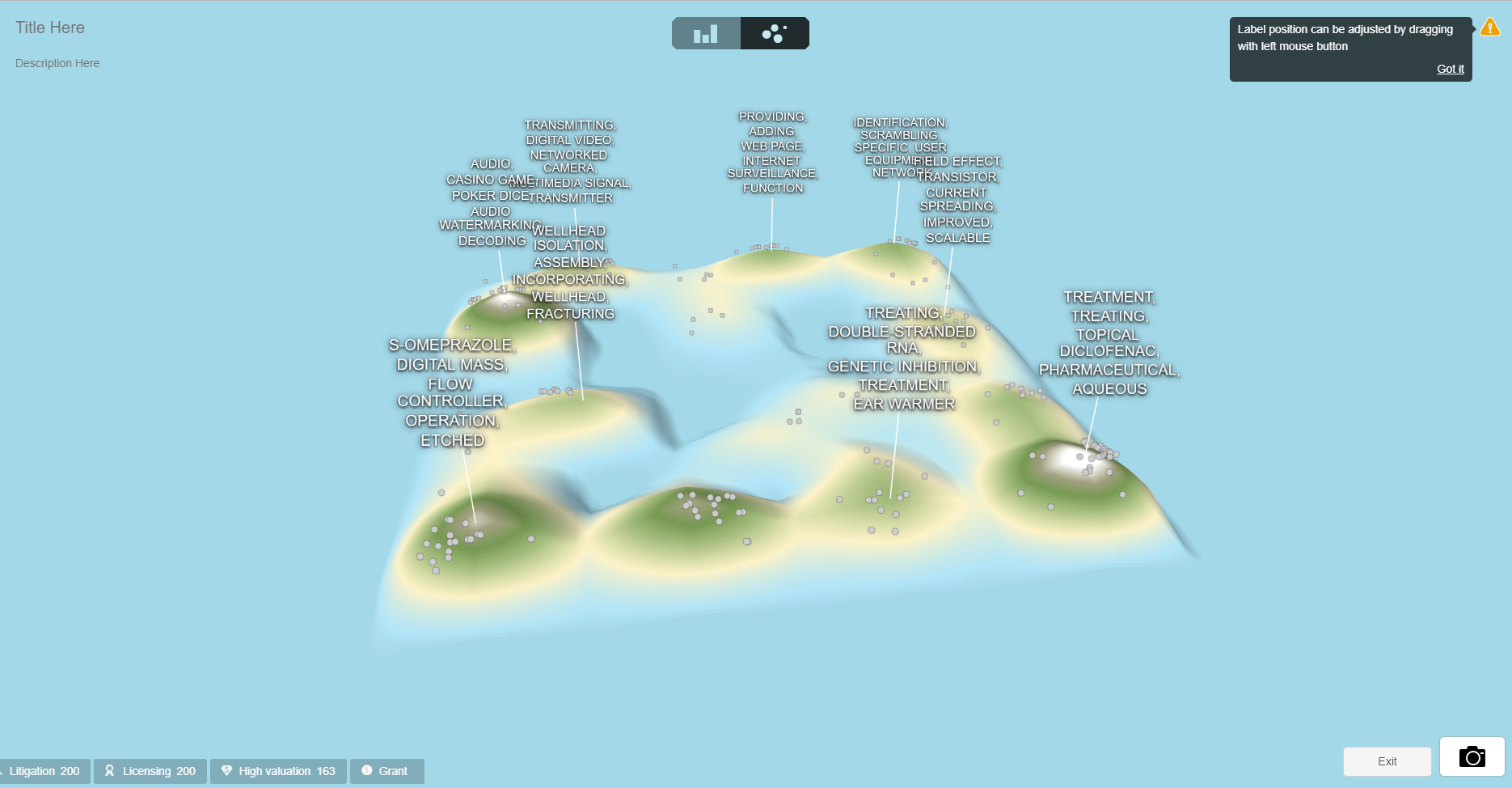Toggle the Licensing 200 filter
This screenshot has width=1512, height=788.
pos(150,771)
